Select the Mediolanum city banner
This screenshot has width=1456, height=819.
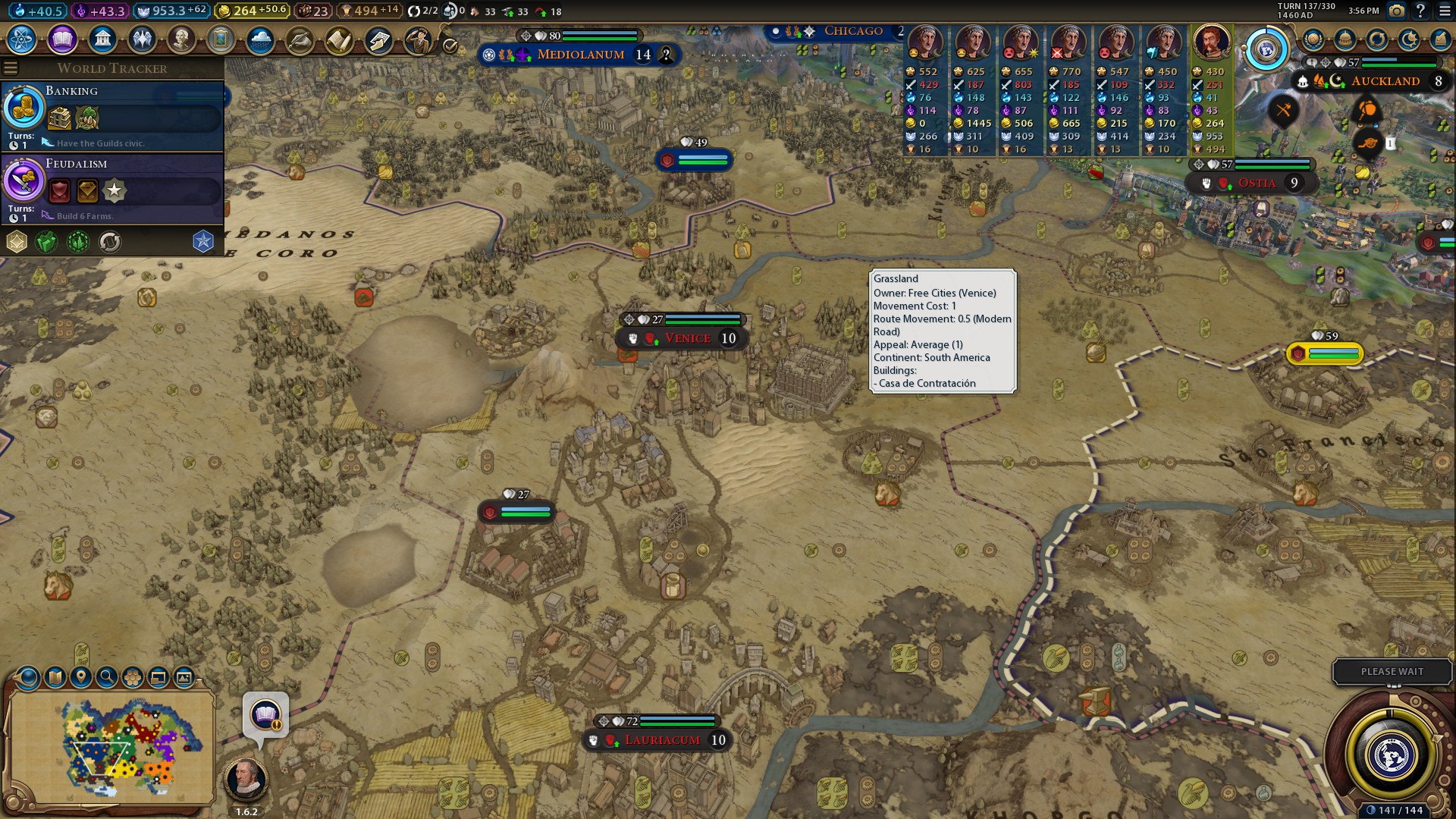(x=580, y=55)
